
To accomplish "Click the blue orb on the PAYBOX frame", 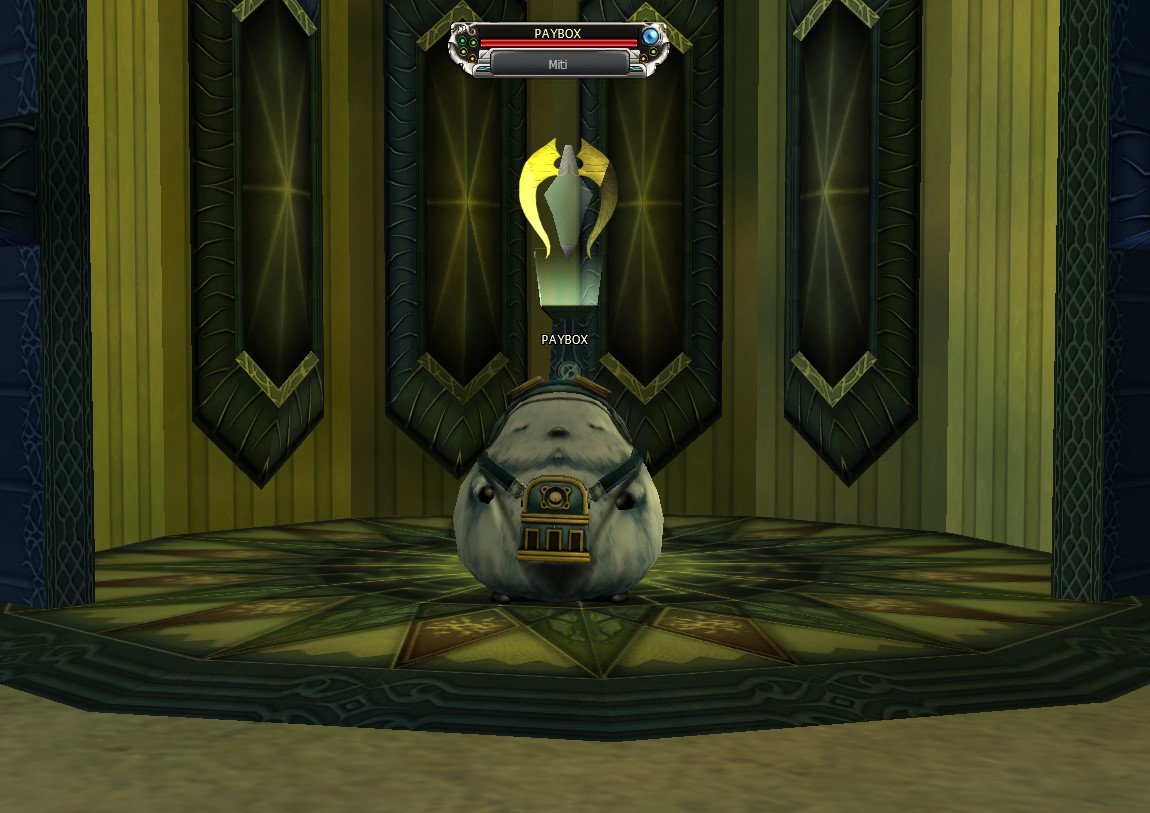I will click(x=651, y=37).
